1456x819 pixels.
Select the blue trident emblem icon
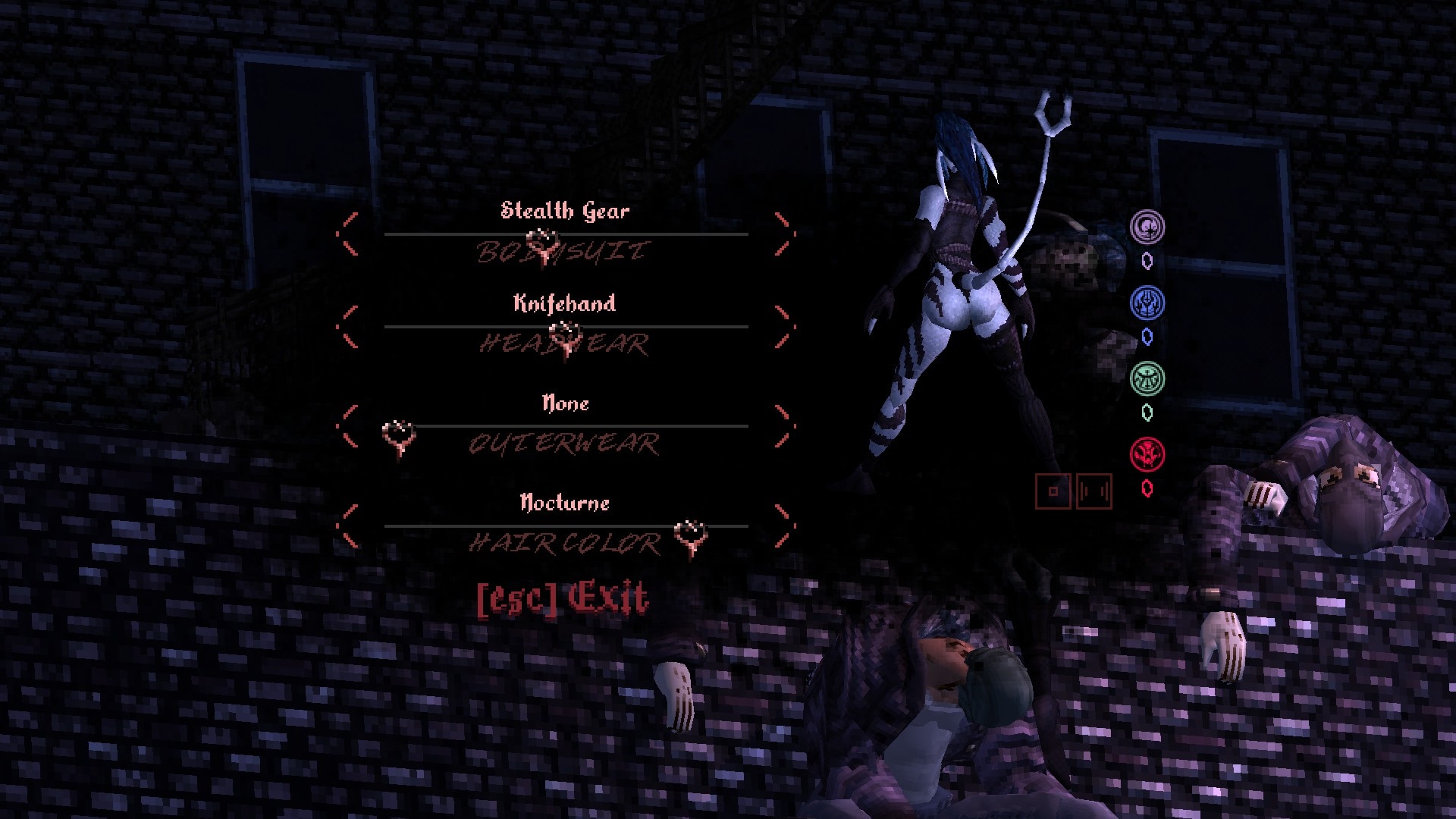(x=1147, y=303)
